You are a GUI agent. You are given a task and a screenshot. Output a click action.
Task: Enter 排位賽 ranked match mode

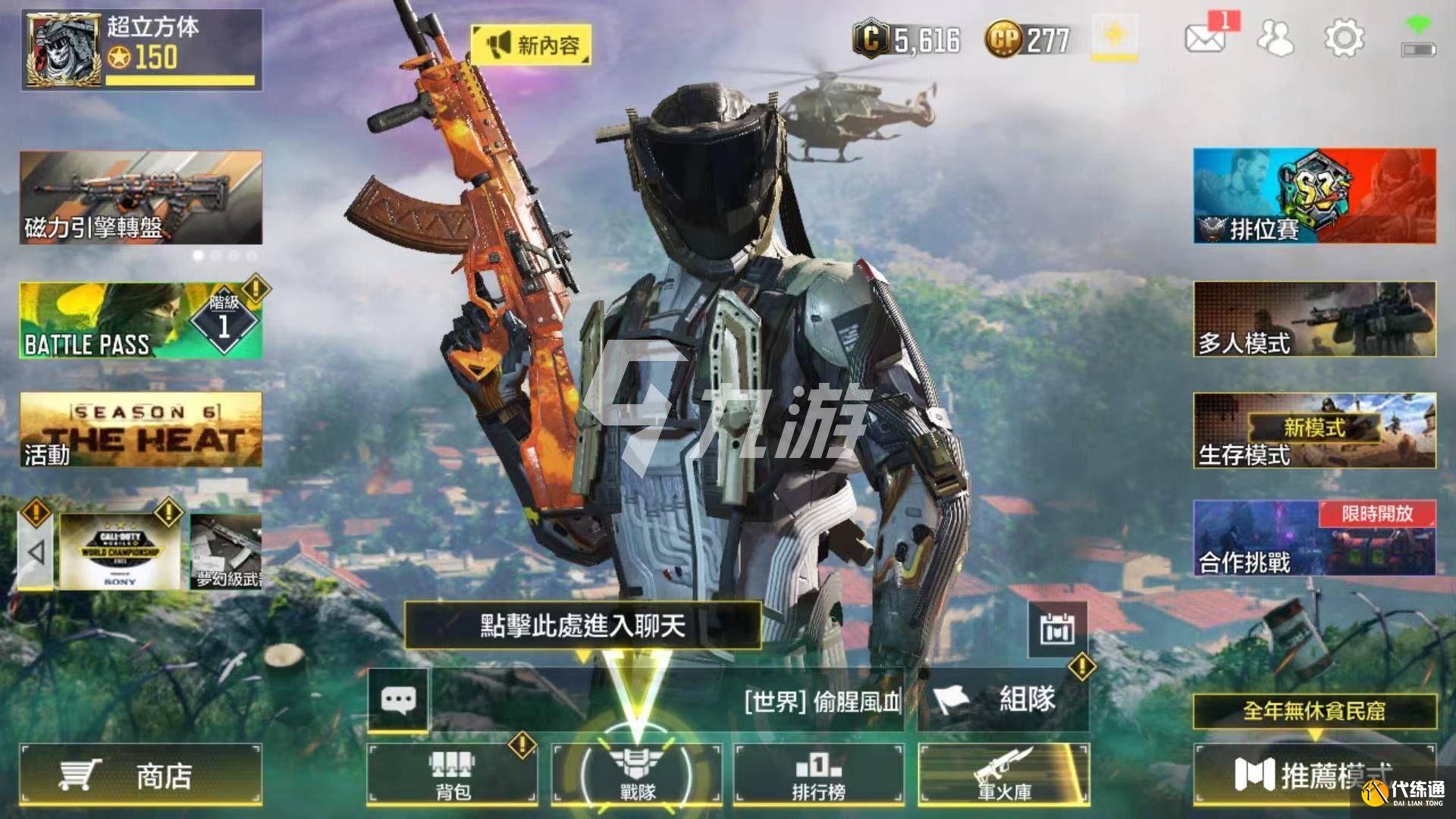pos(1314,196)
